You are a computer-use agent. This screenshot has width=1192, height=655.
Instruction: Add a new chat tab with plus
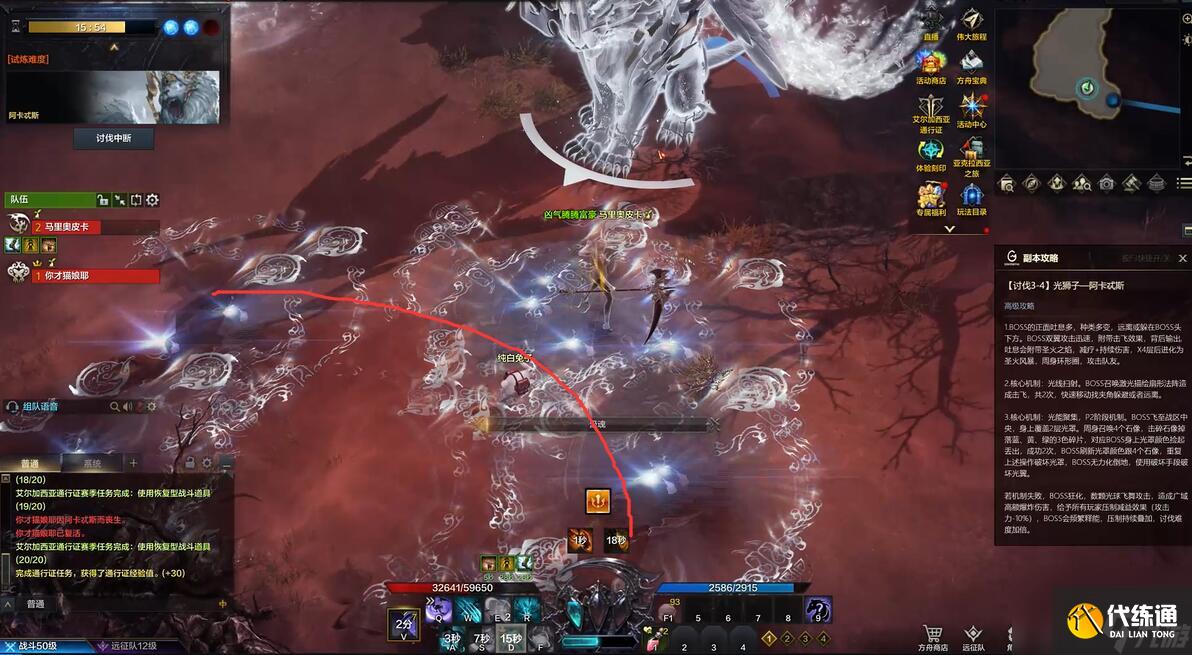click(133, 463)
